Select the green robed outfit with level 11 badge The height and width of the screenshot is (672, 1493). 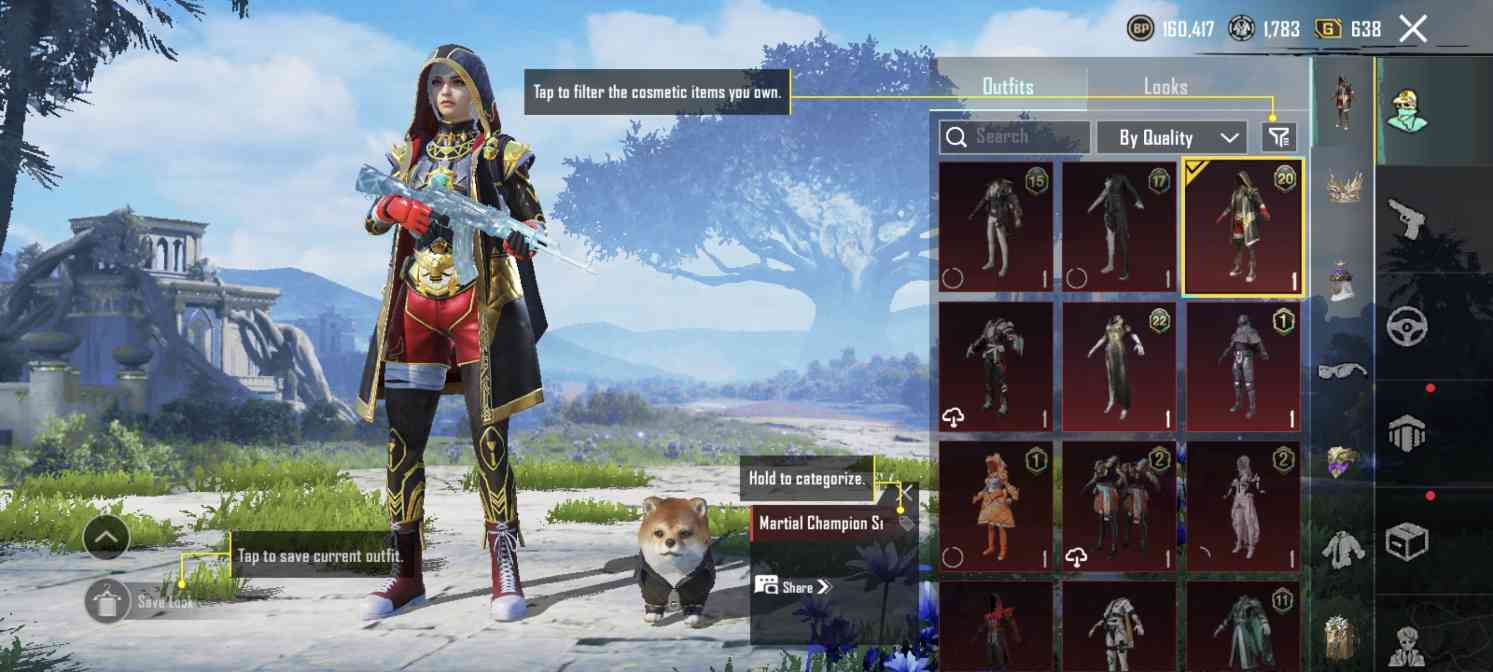coord(1243,627)
